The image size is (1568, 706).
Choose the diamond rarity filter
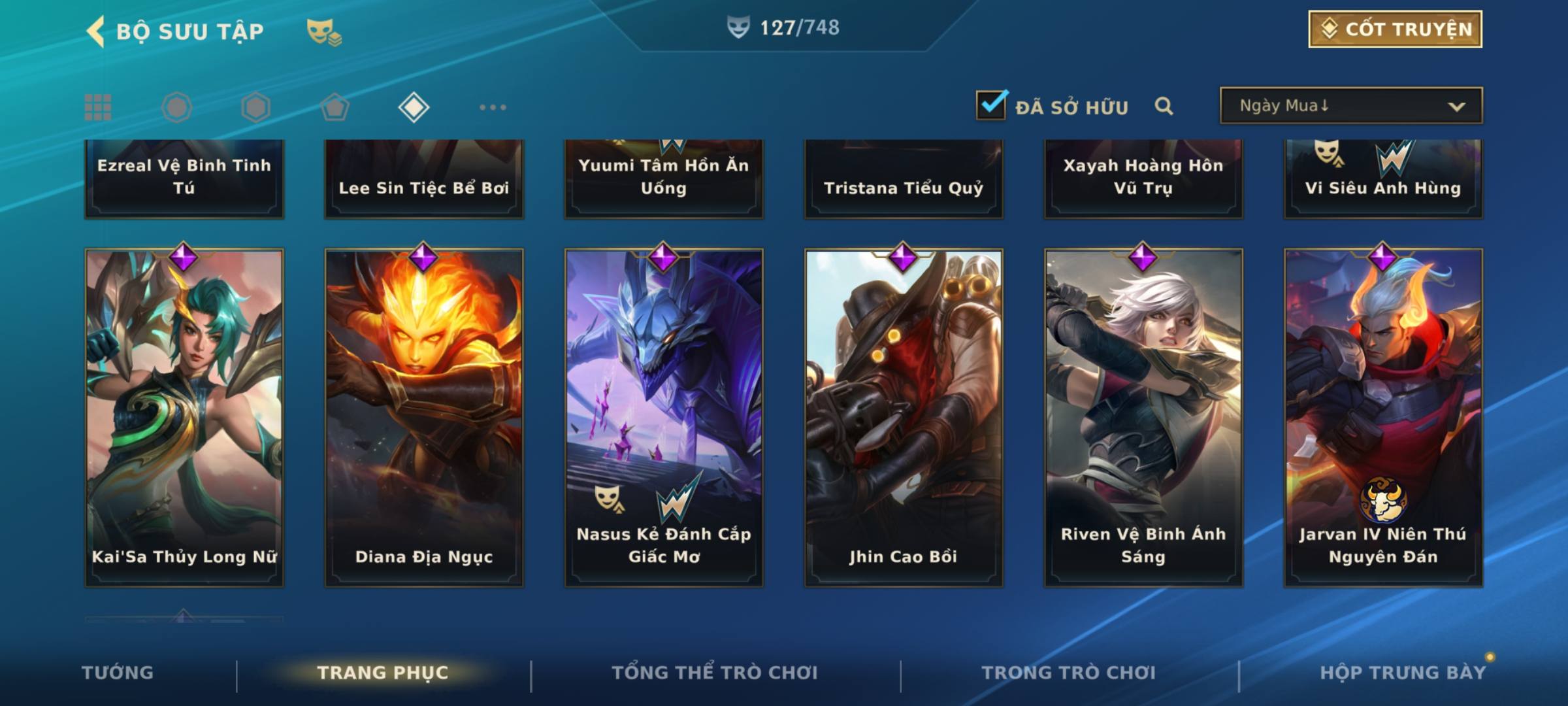pos(414,107)
